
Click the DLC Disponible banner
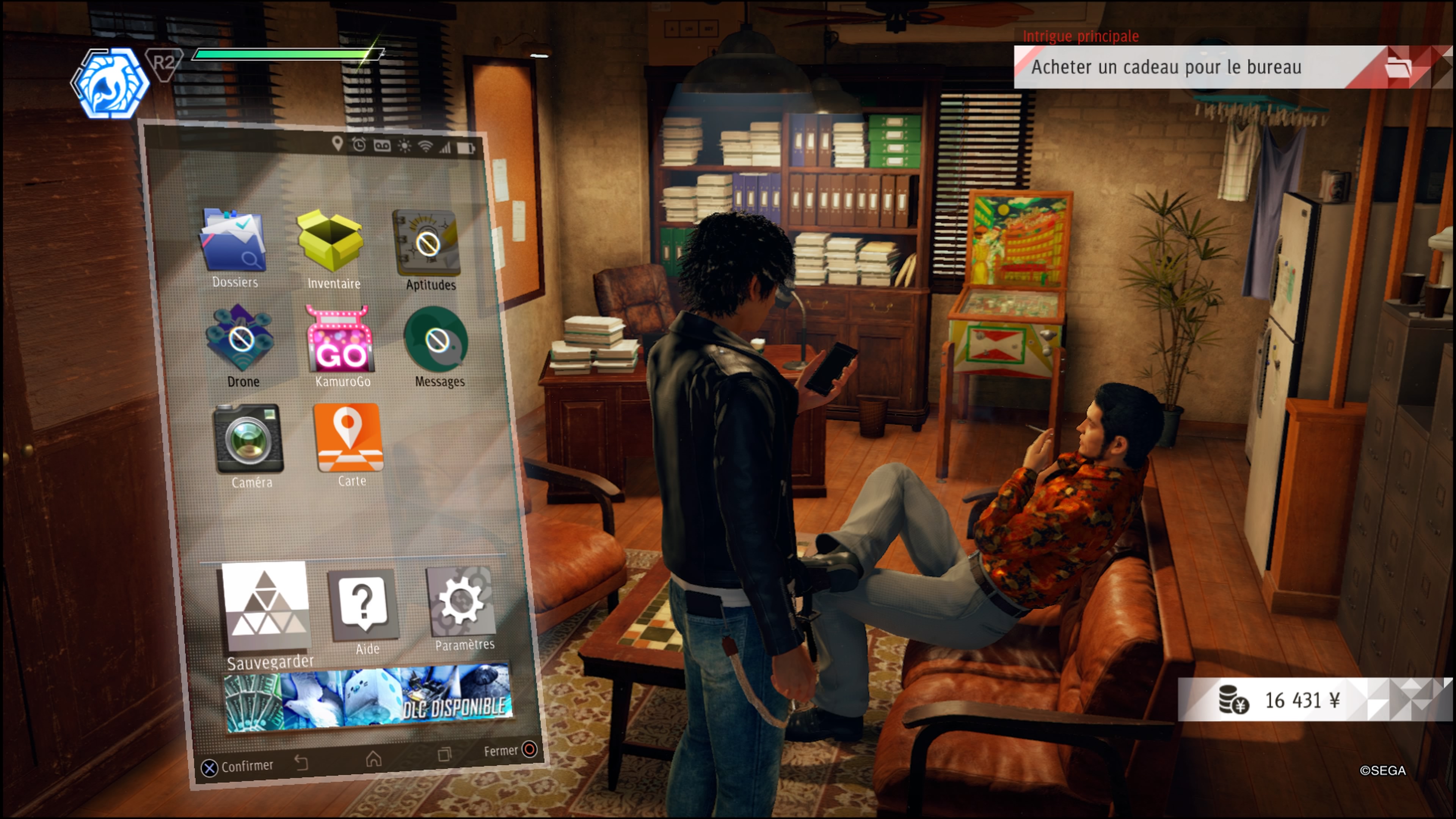[x=369, y=698]
